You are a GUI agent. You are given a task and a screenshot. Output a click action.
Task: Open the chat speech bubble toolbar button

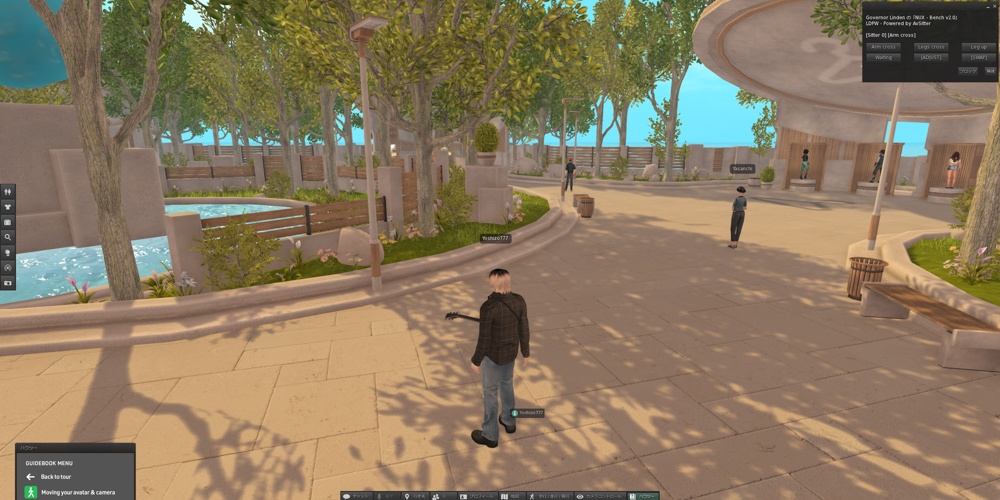click(x=359, y=496)
